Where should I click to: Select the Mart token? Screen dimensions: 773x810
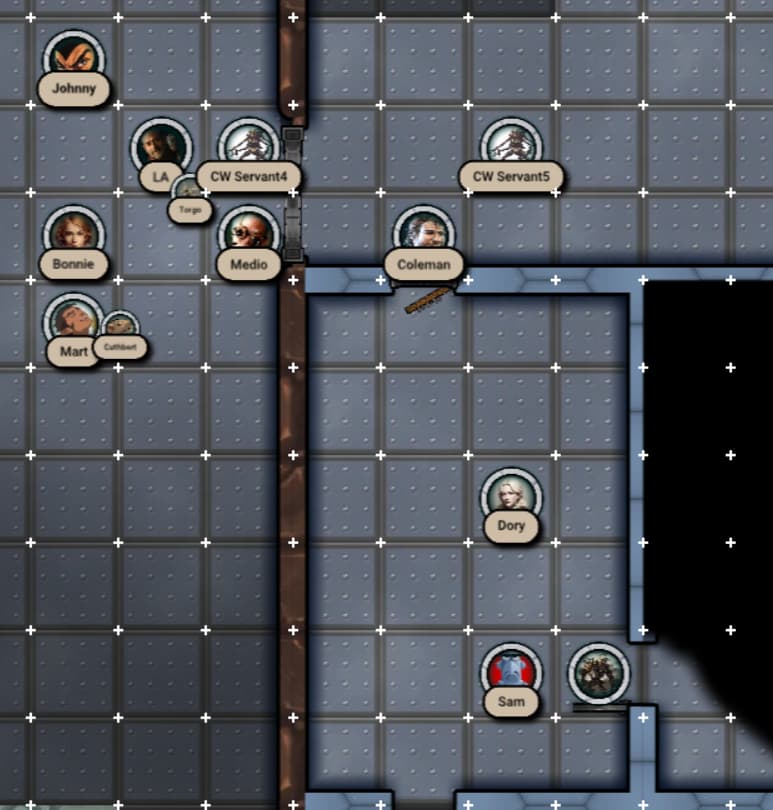tap(73, 322)
